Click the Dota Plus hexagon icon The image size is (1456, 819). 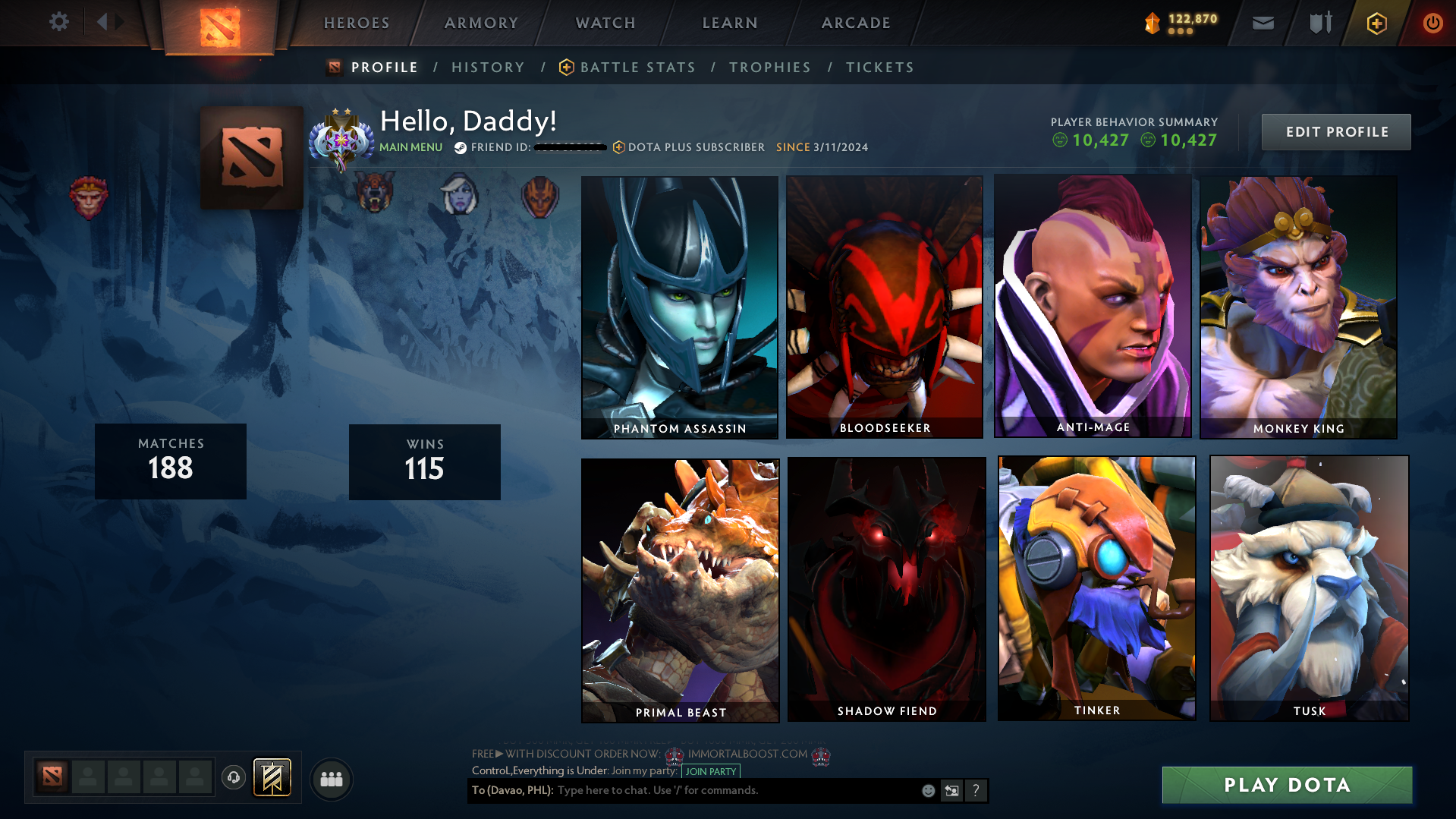(1376, 23)
